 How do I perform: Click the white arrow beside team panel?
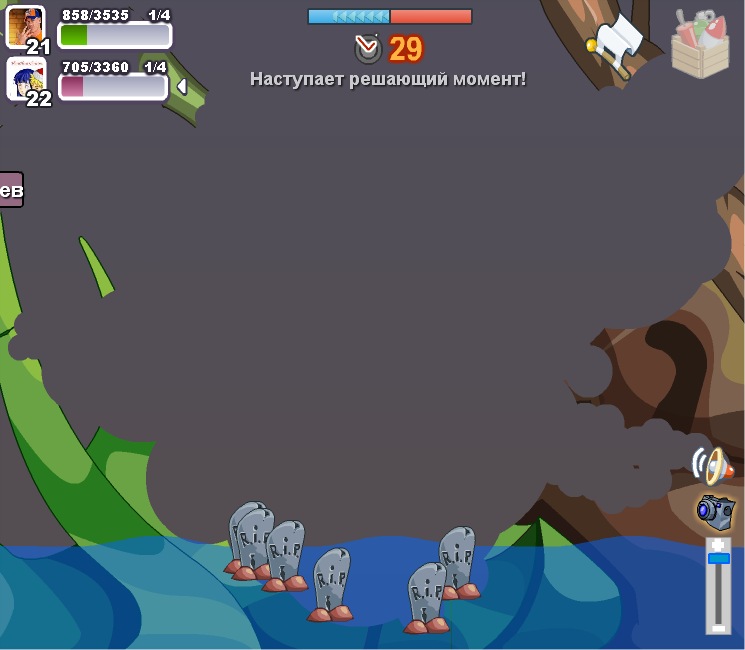tap(182, 87)
